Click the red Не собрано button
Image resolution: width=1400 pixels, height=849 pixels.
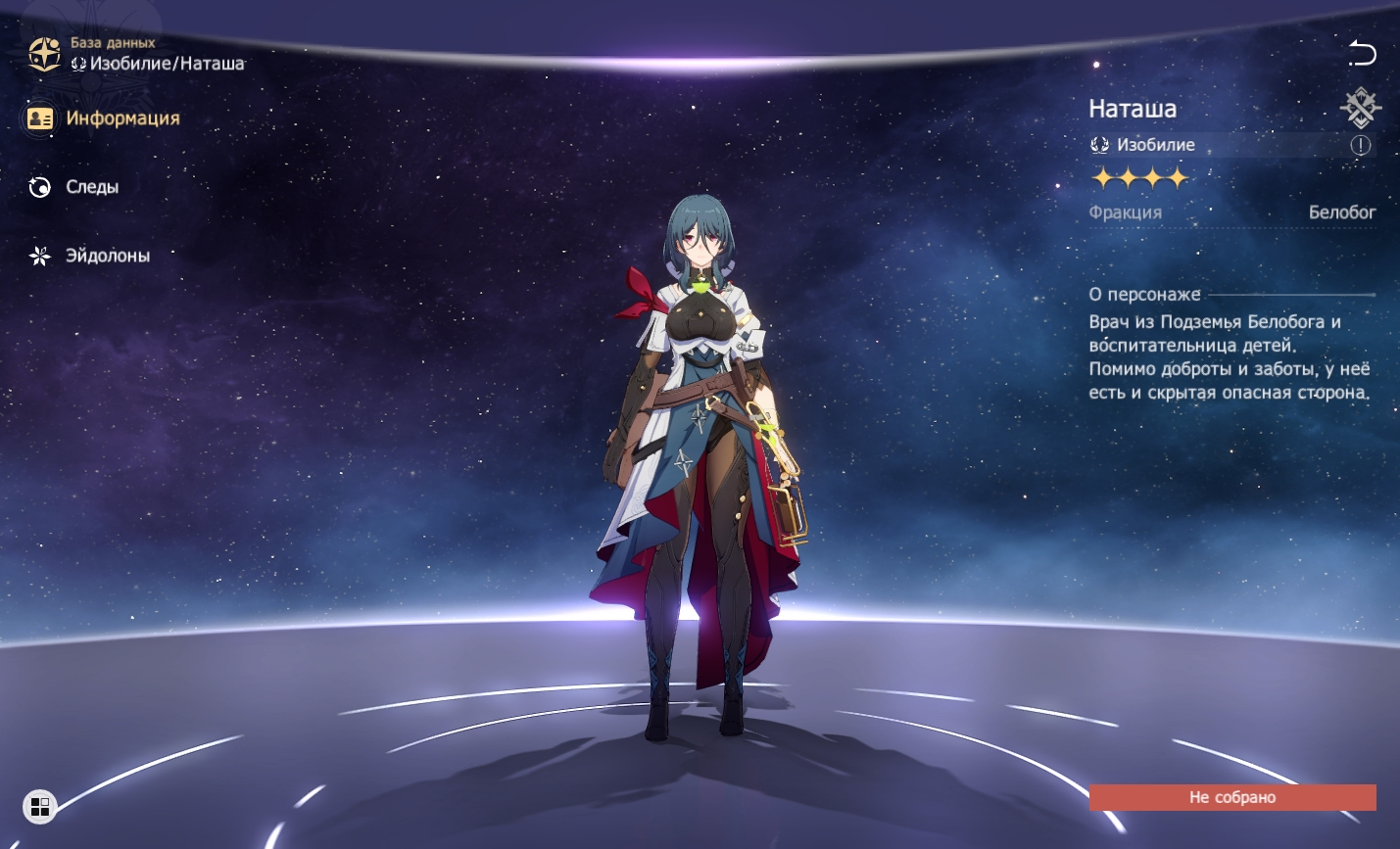(1231, 797)
